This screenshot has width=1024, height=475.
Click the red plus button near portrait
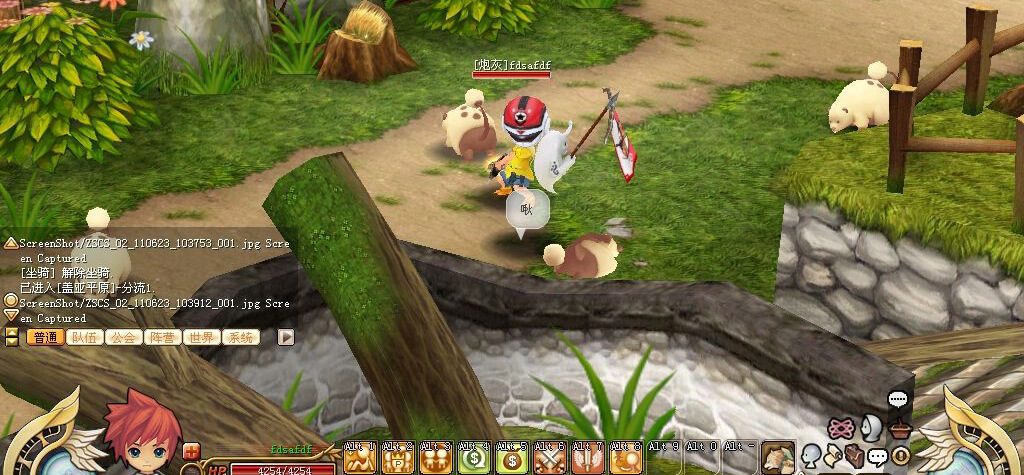[191, 451]
